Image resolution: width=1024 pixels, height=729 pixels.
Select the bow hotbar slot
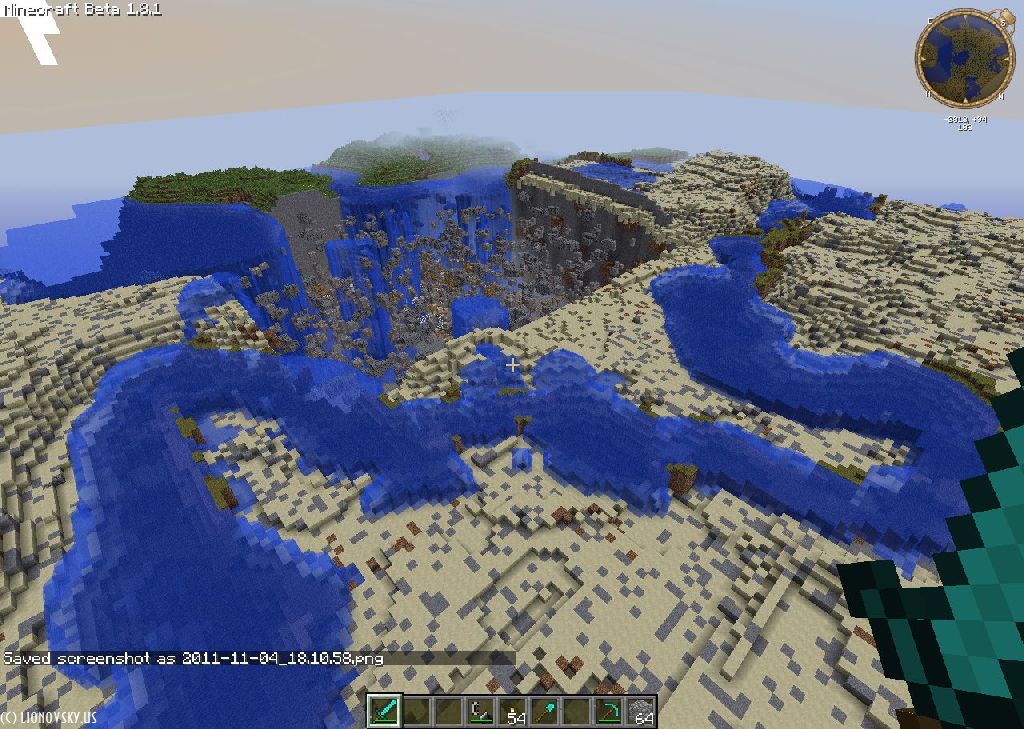480,711
